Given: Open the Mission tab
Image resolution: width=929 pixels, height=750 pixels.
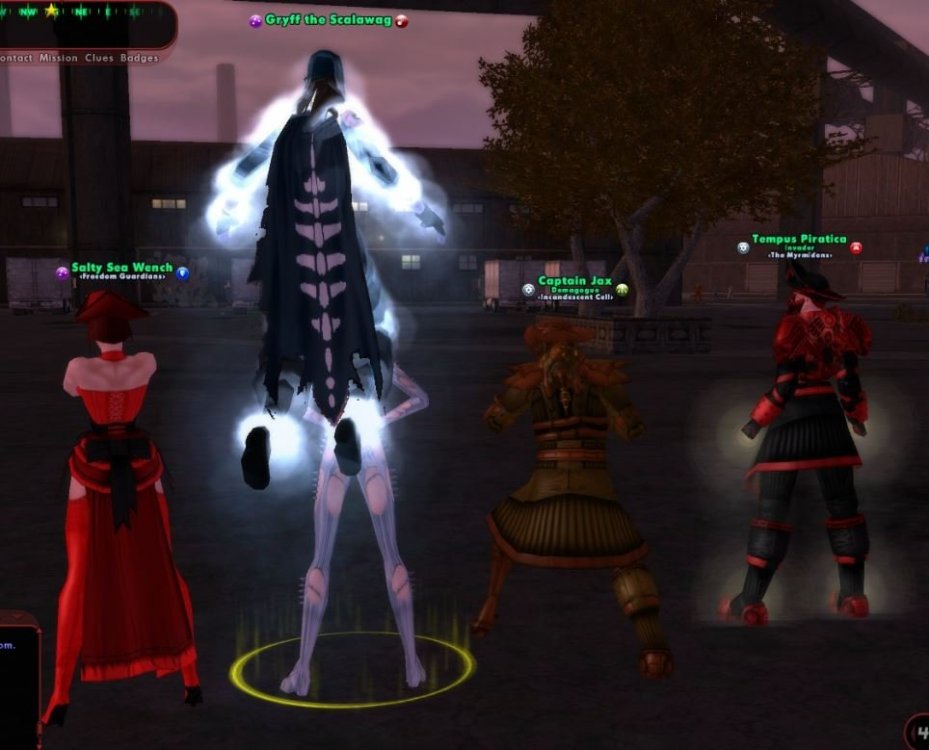Looking at the screenshot, I should coord(58,58).
